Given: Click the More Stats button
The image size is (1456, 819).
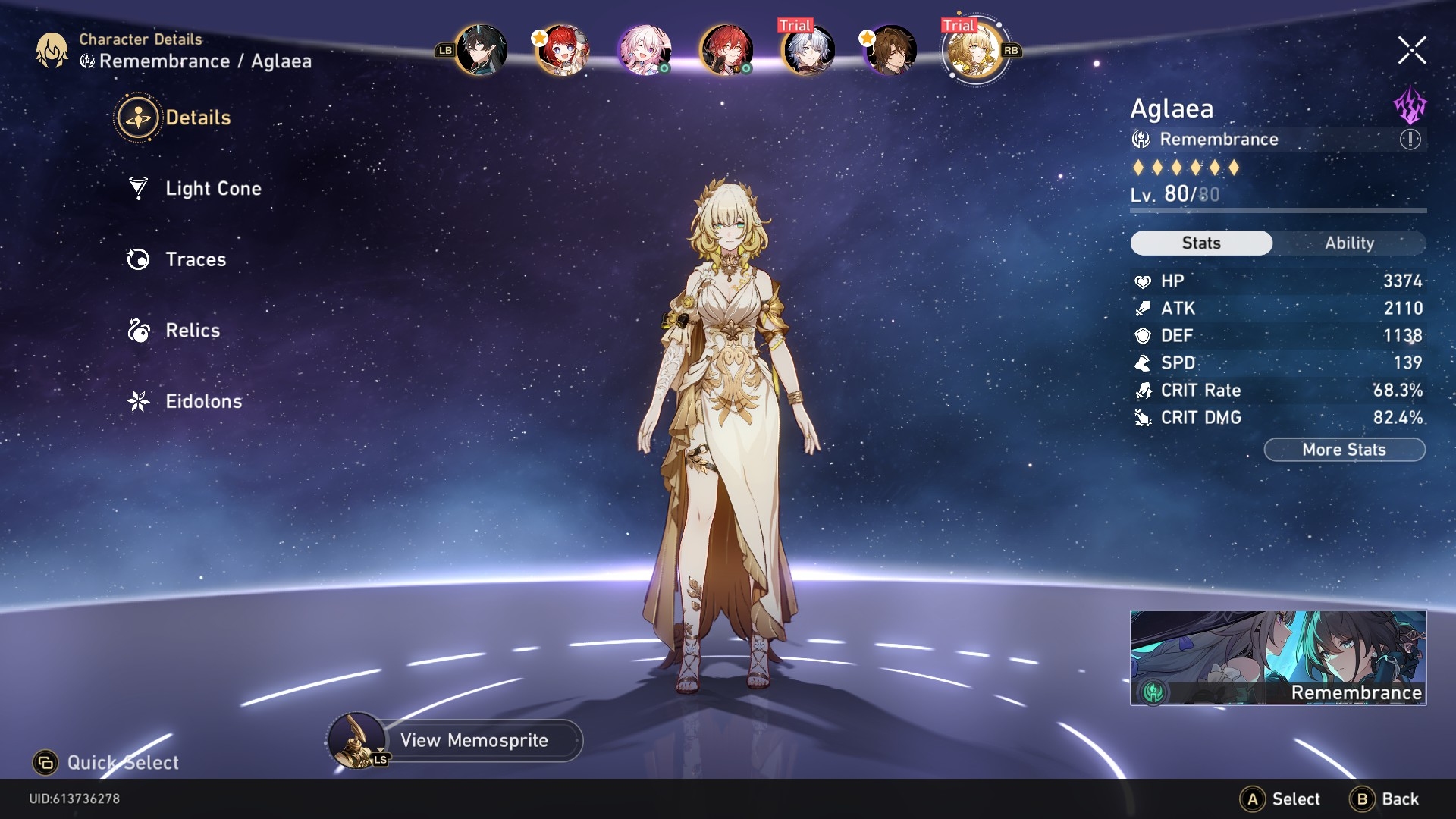Looking at the screenshot, I should 1344,450.
